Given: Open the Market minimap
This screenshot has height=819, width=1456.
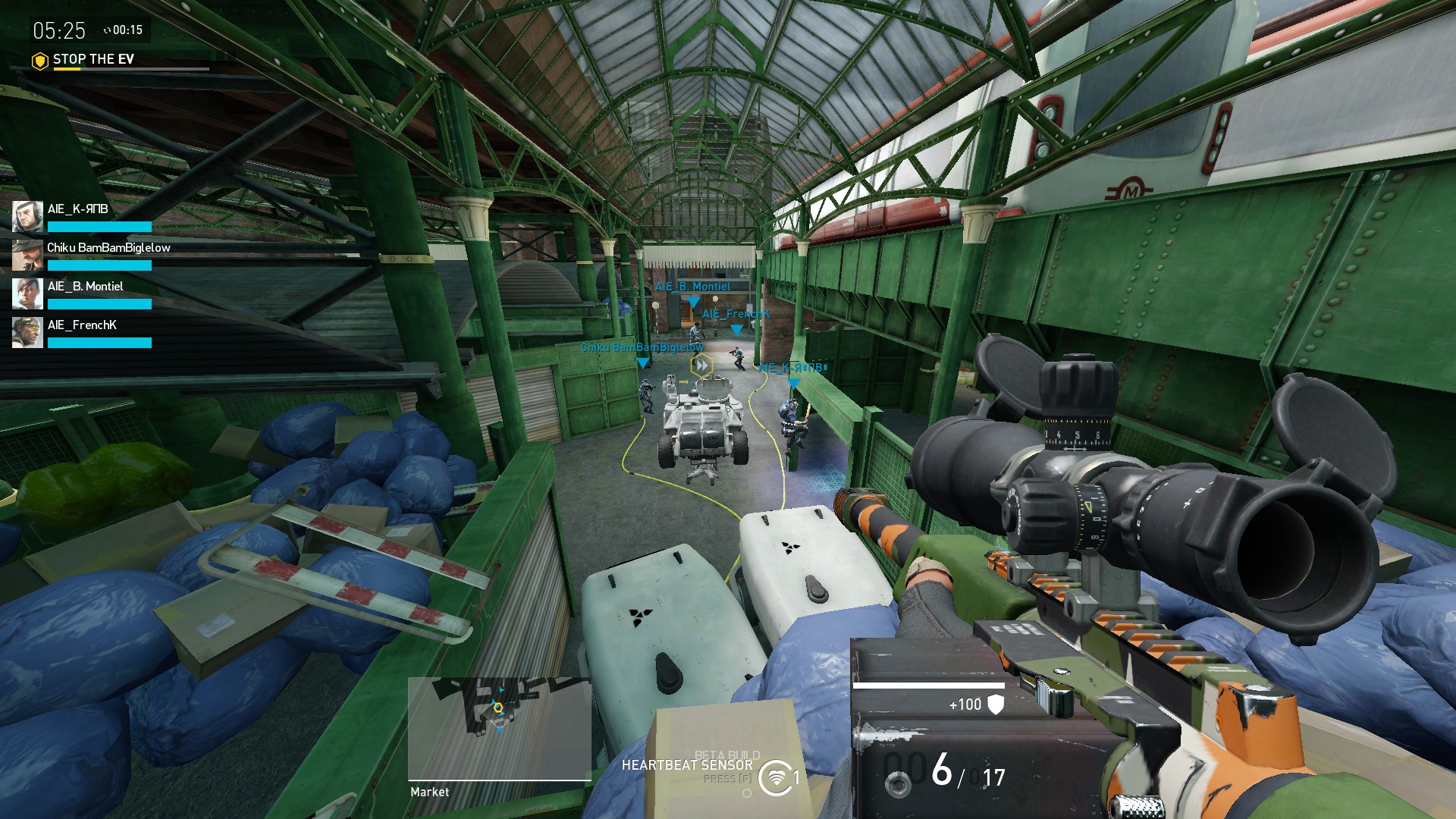Looking at the screenshot, I should tap(499, 728).
